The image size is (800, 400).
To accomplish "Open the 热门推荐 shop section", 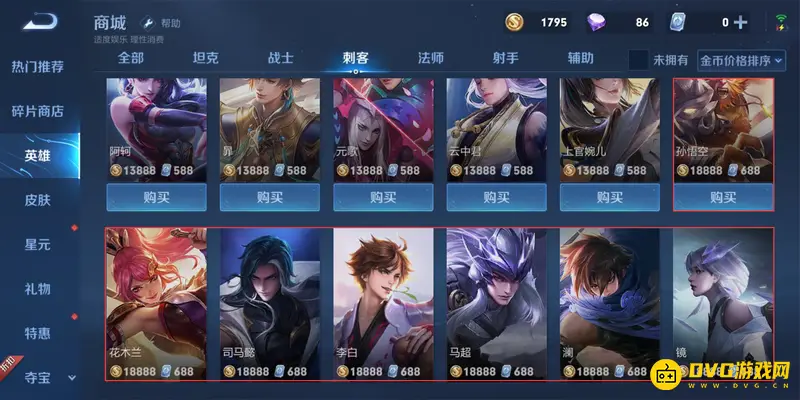I will [x=37, y=67].
